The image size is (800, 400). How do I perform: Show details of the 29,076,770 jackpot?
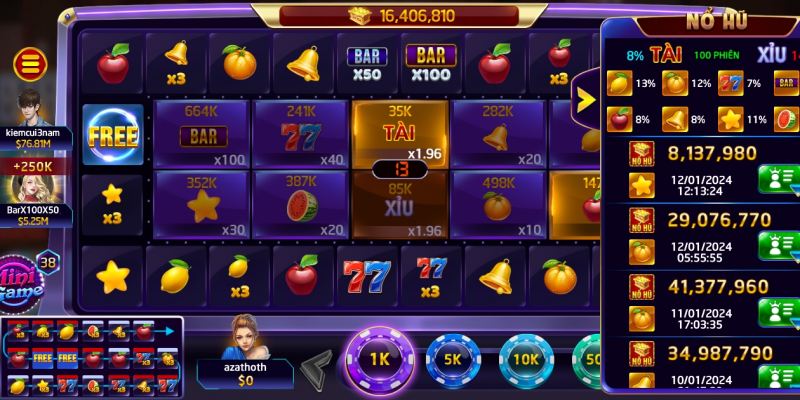[778, 244]
